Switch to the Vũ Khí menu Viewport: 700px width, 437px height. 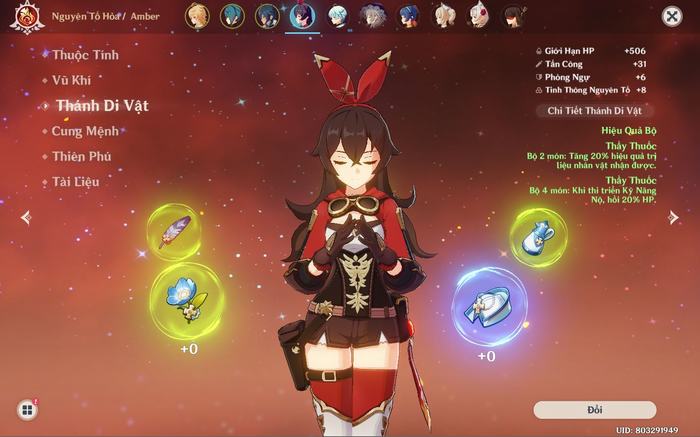click(75, 80)
